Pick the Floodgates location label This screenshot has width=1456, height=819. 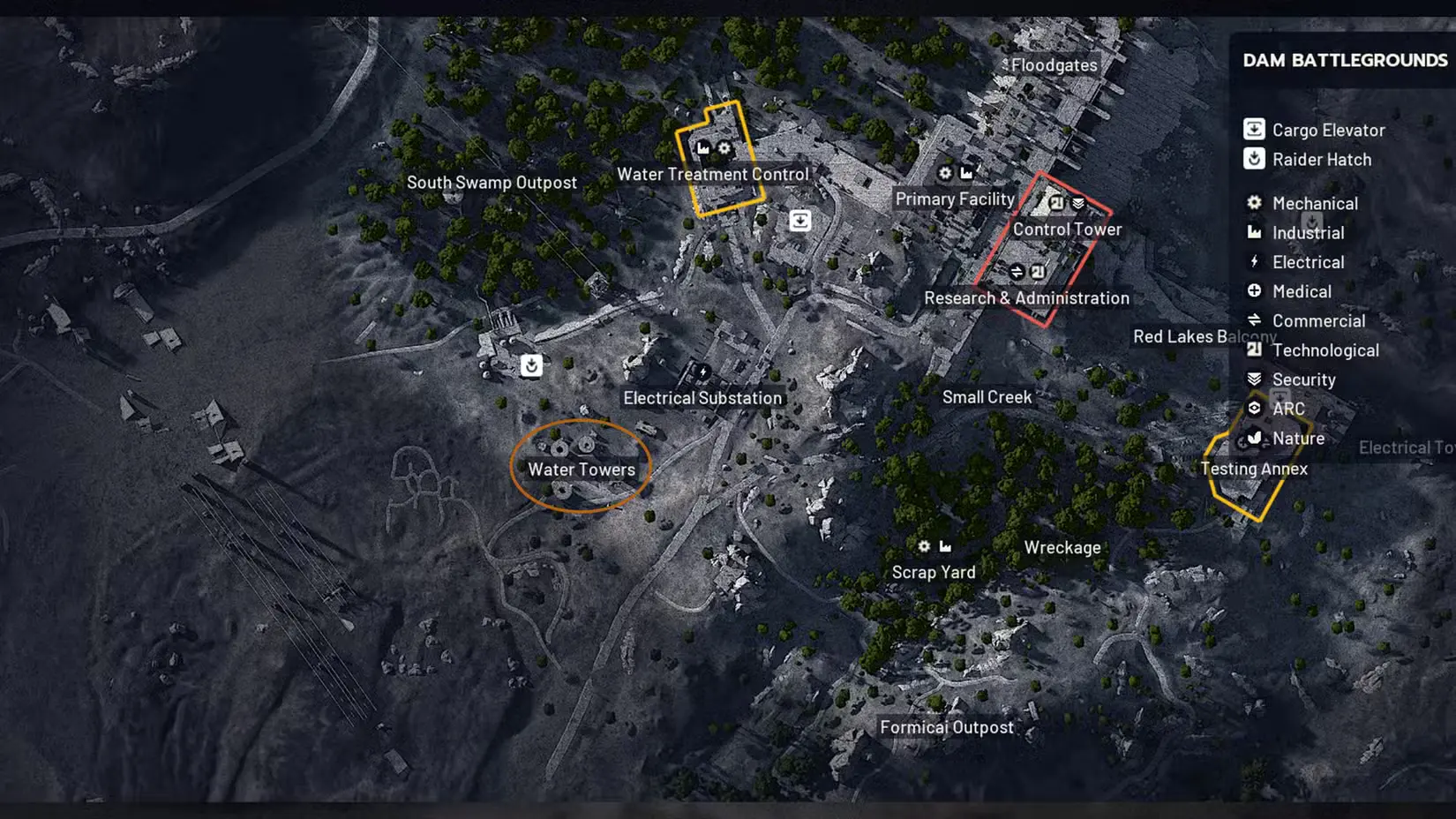(x=1054, y=65)
